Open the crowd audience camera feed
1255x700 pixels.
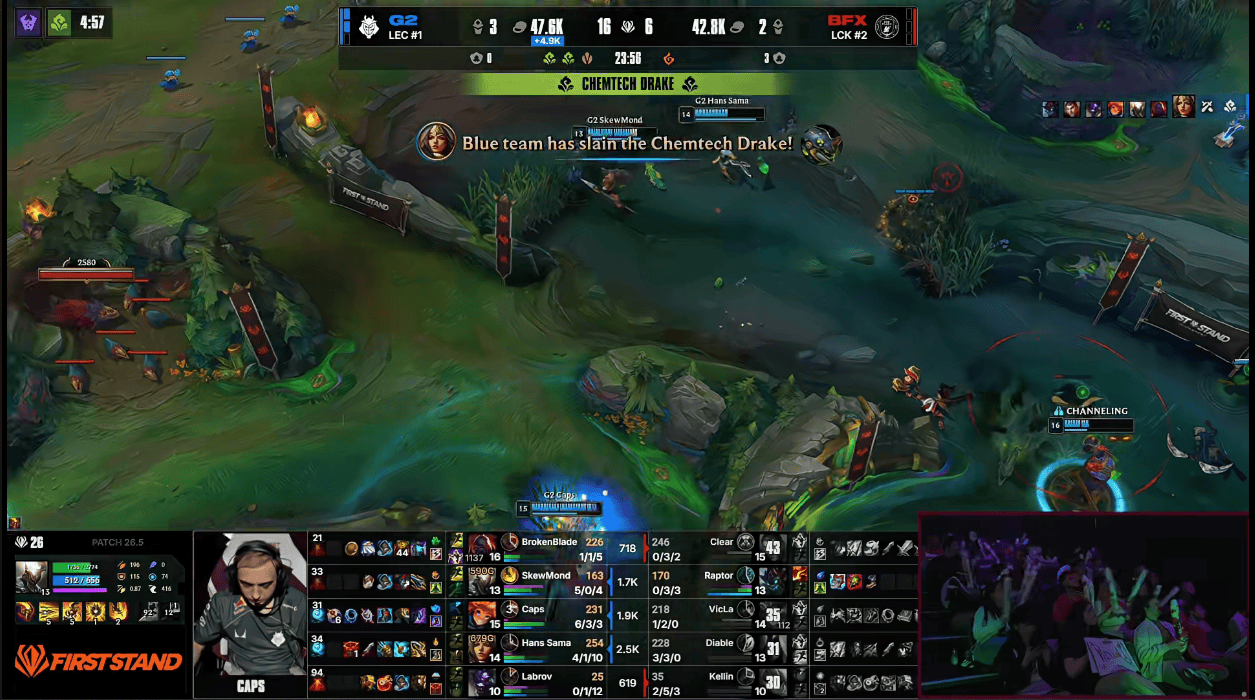click(1084, 606)
